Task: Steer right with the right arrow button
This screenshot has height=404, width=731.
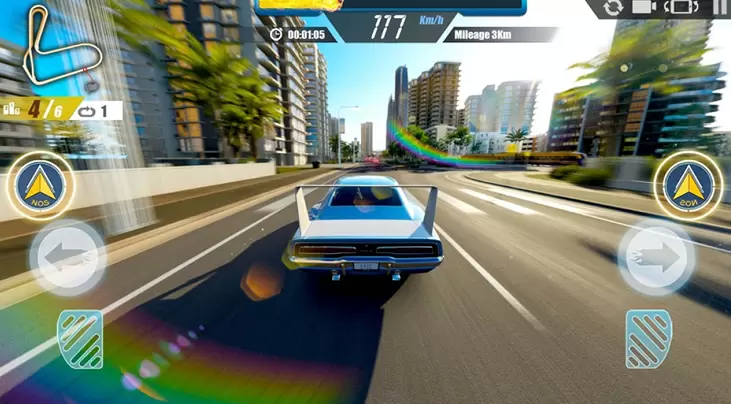Action: click(x=655, y=259)
